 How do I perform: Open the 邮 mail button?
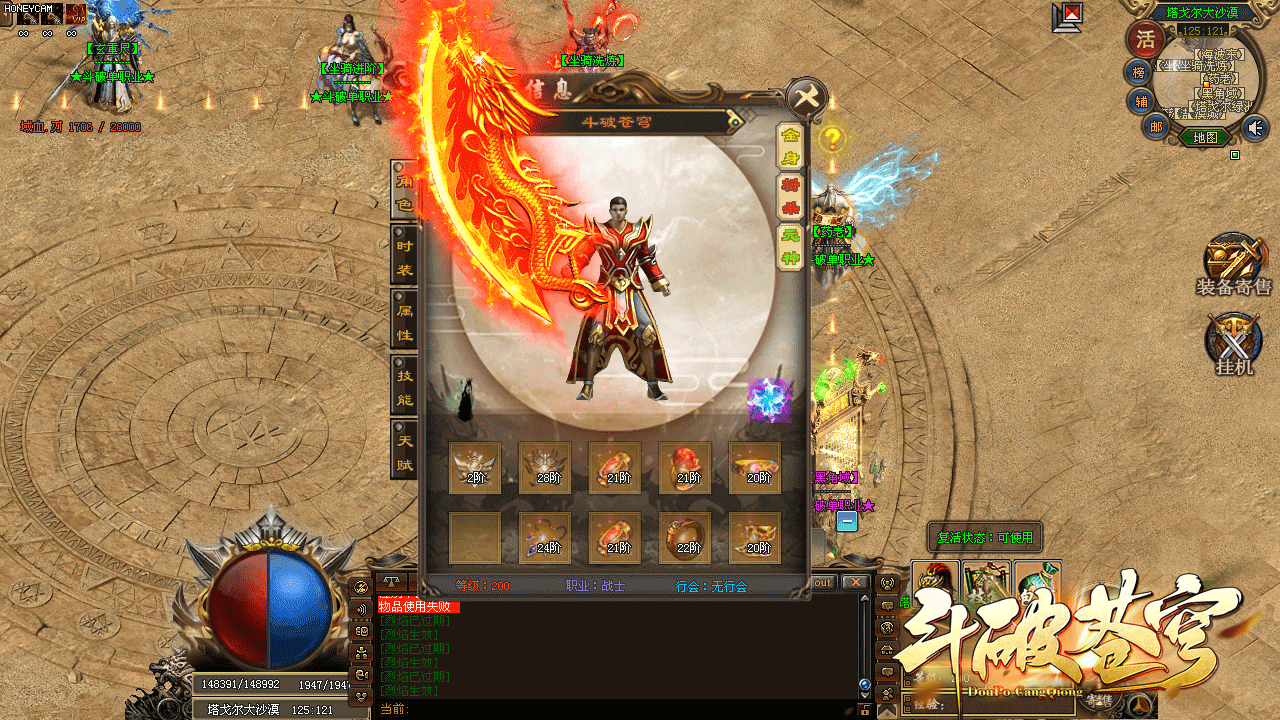(x=1156, y=126)
